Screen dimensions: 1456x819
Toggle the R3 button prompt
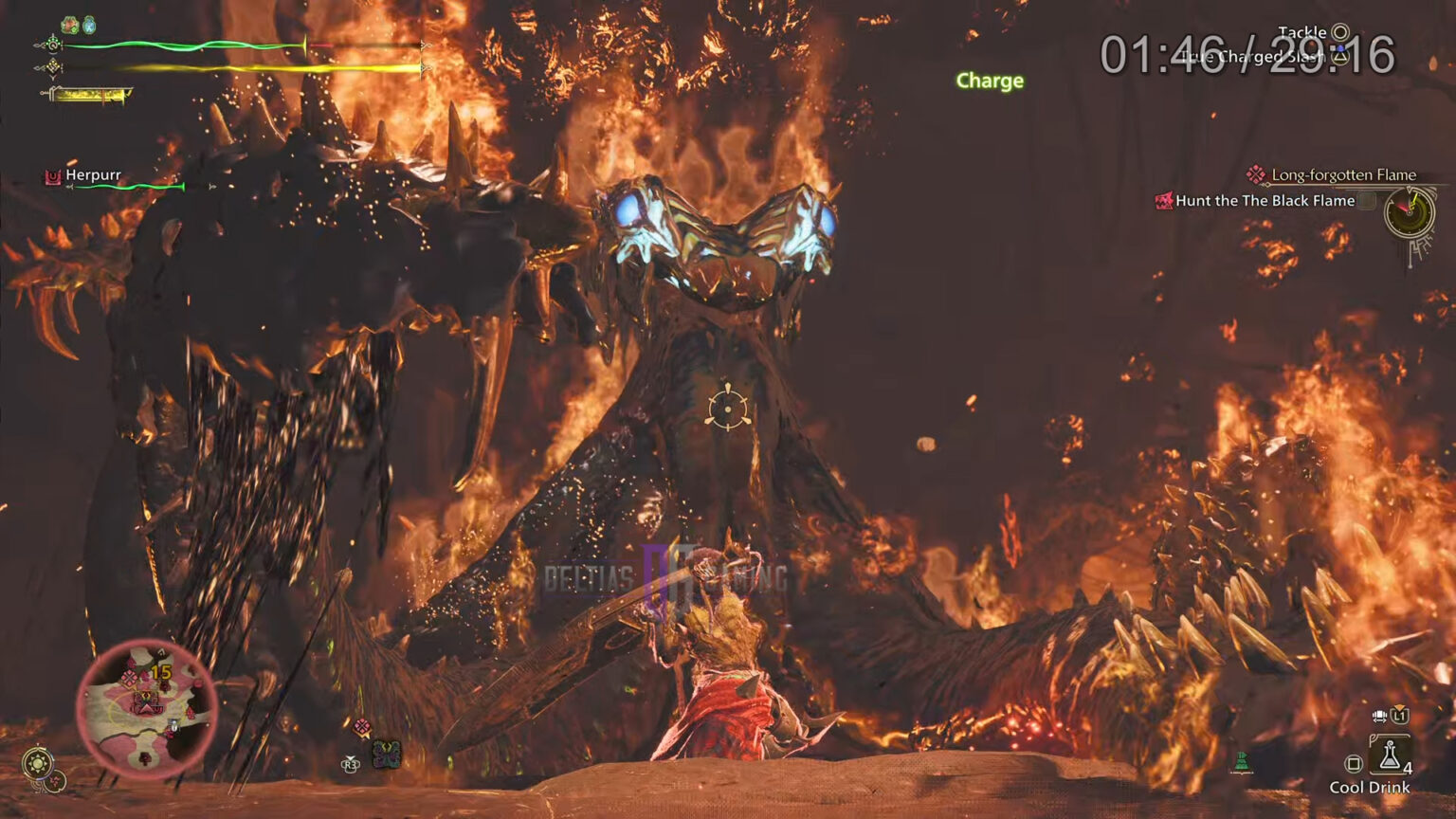pyautogui.click(x=351, y=764)
